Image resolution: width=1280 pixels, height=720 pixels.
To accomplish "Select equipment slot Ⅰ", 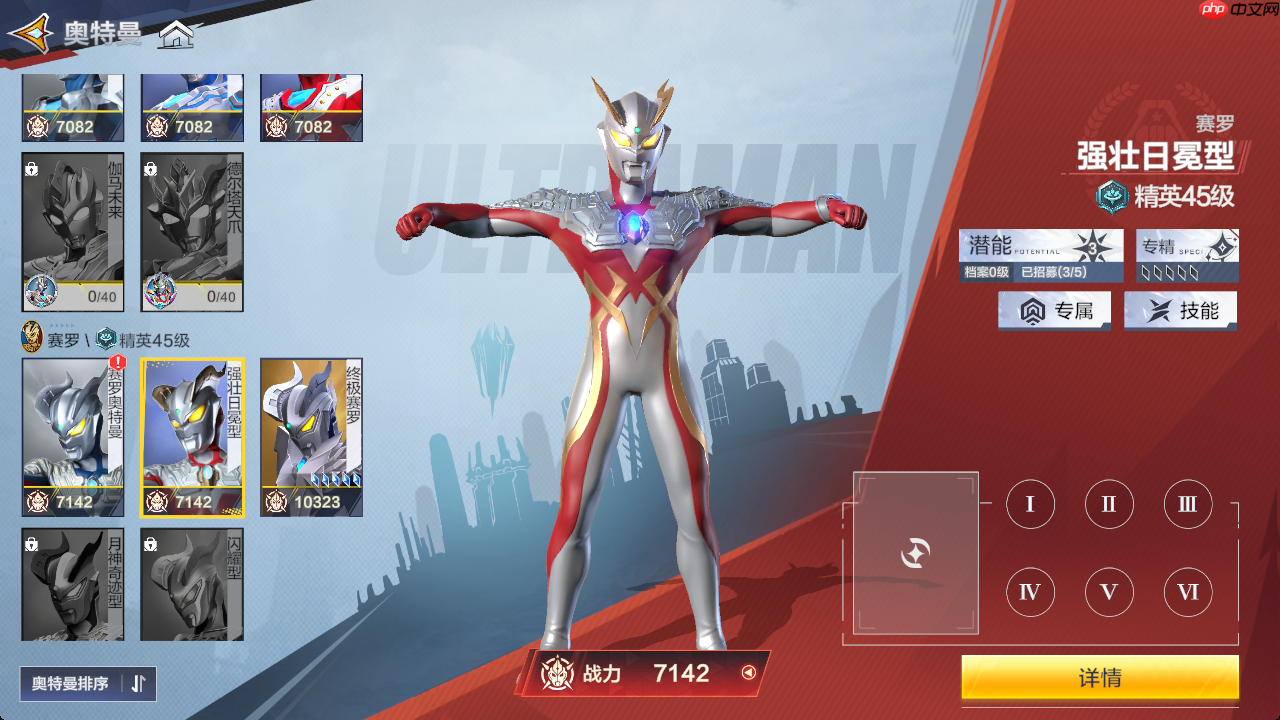I will coord(1030,504).
